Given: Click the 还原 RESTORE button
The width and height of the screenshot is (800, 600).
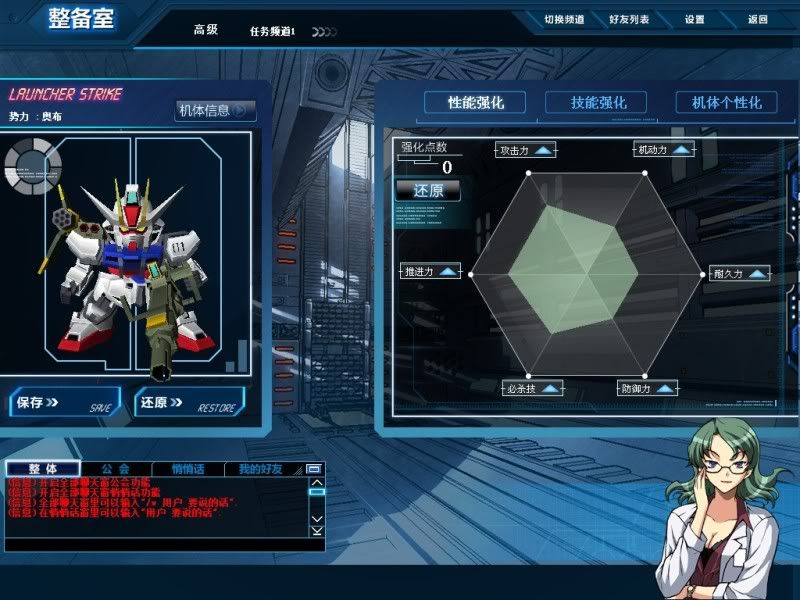Looking at the screenshot, I should click(188, 403).
